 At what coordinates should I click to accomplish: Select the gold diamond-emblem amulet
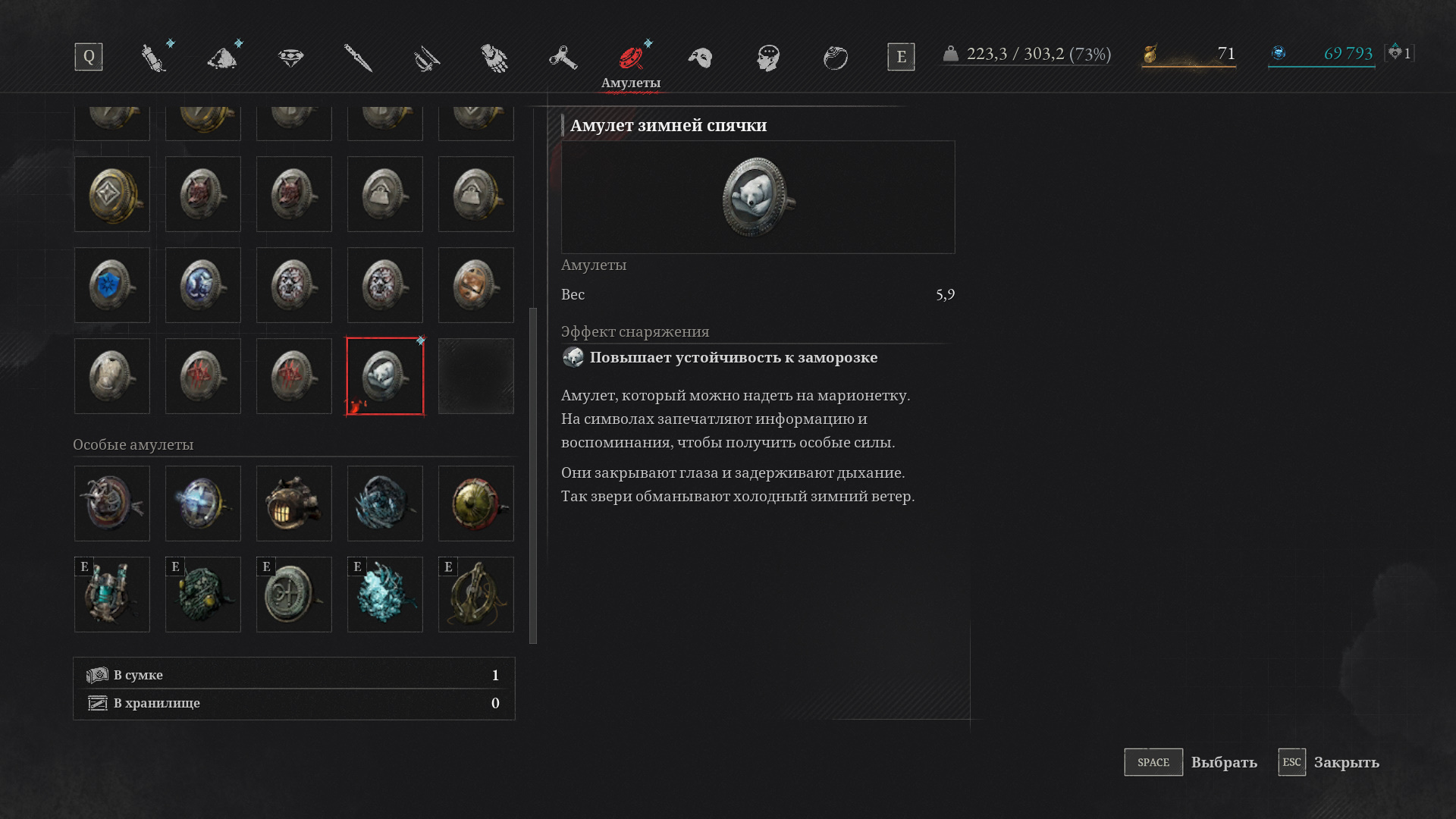tap(112, 194)
